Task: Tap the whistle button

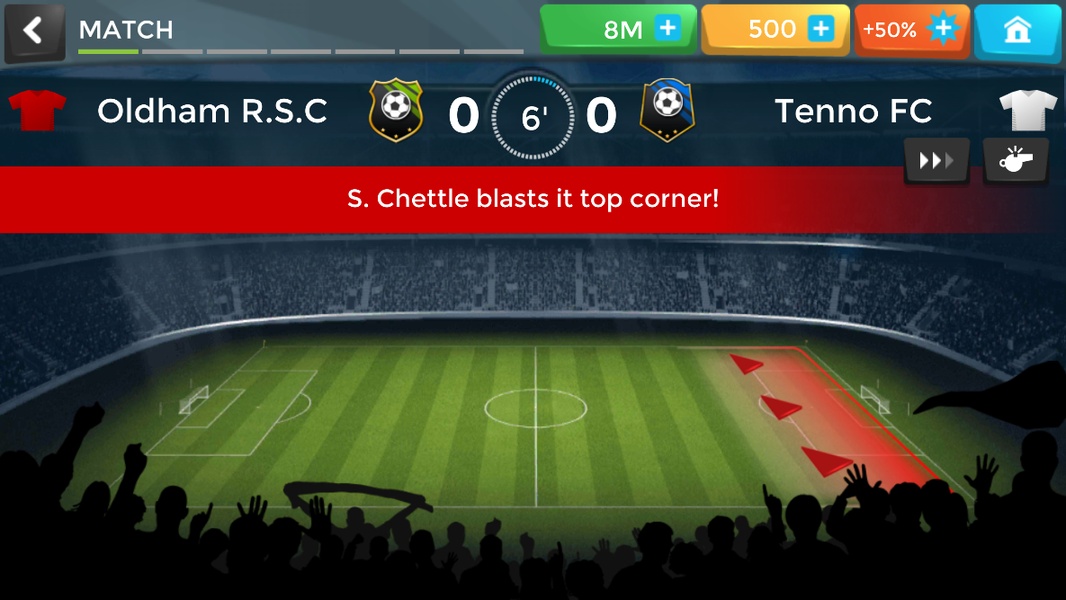Action: tap(1016, 161)
